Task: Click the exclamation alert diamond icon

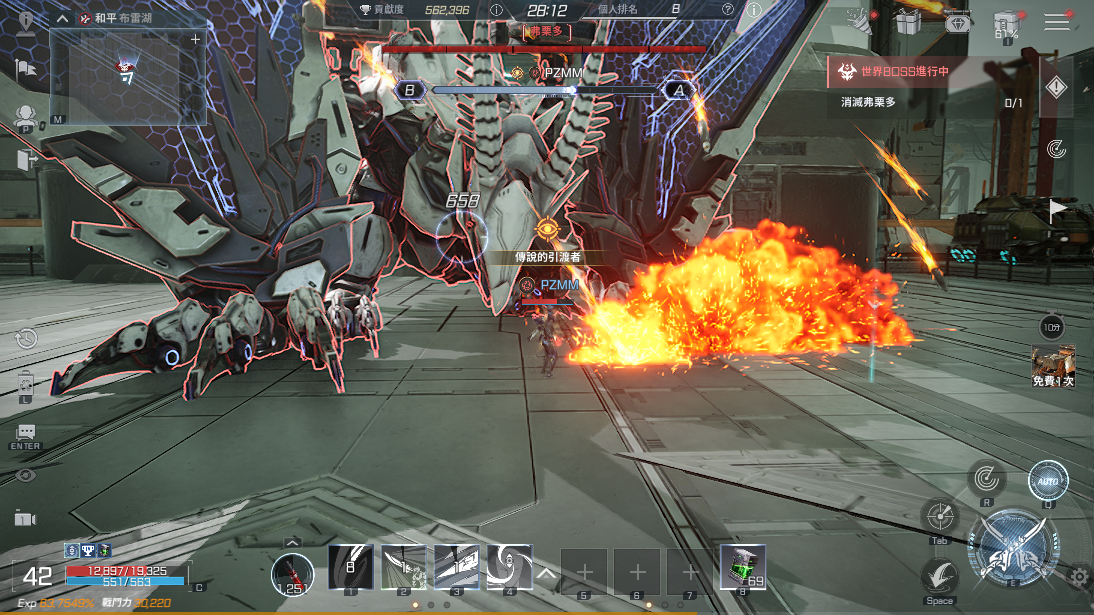Action: [x=1056, y=88]
